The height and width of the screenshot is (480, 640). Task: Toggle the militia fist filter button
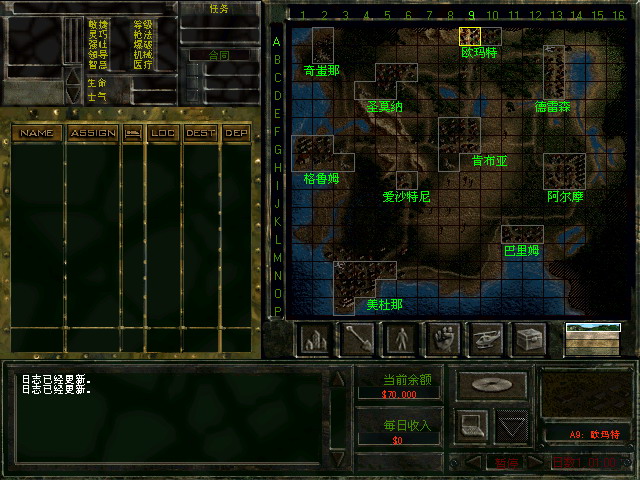443,339
